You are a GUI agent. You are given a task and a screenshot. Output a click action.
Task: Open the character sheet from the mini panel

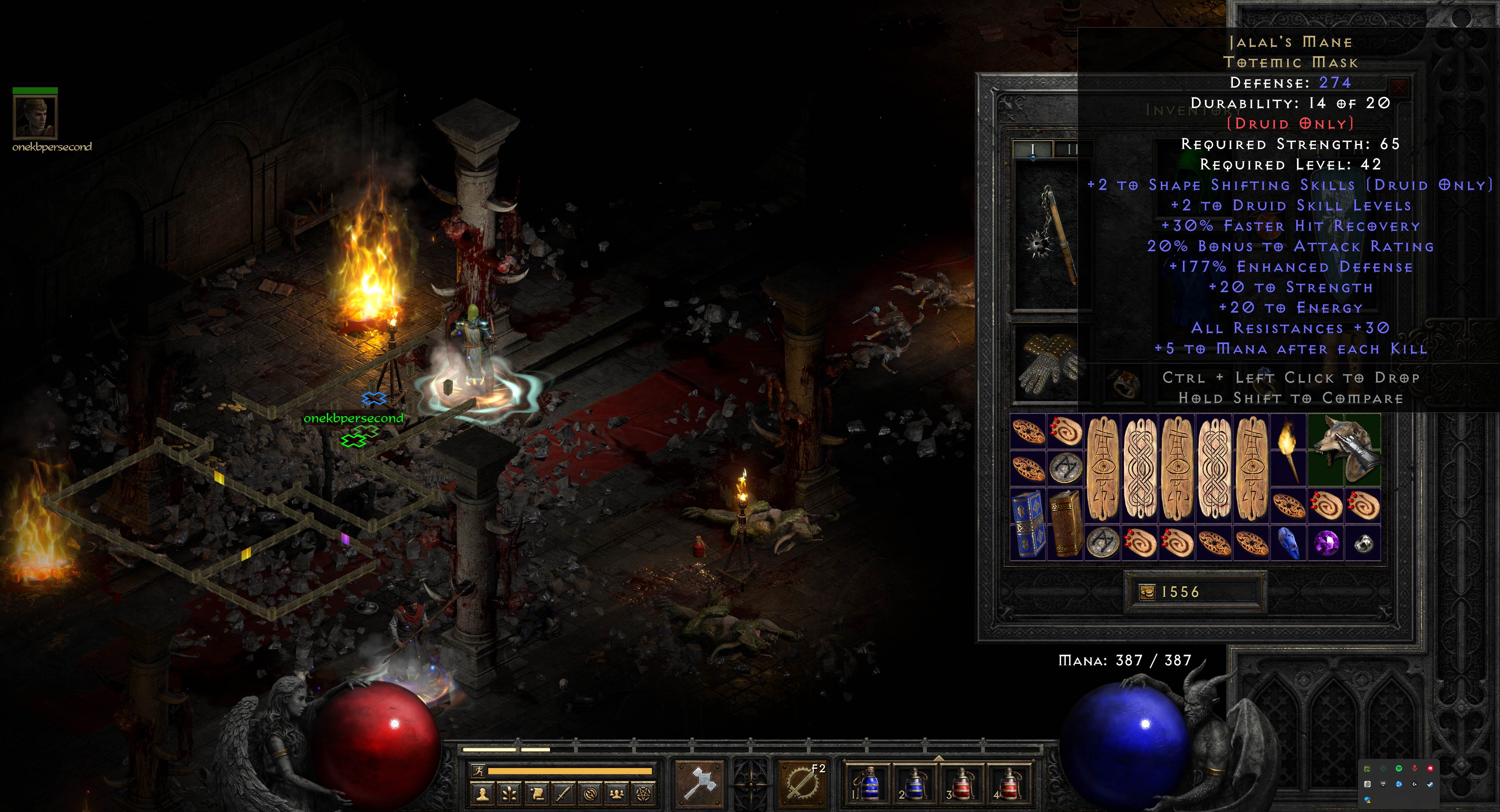coord(482,794)
